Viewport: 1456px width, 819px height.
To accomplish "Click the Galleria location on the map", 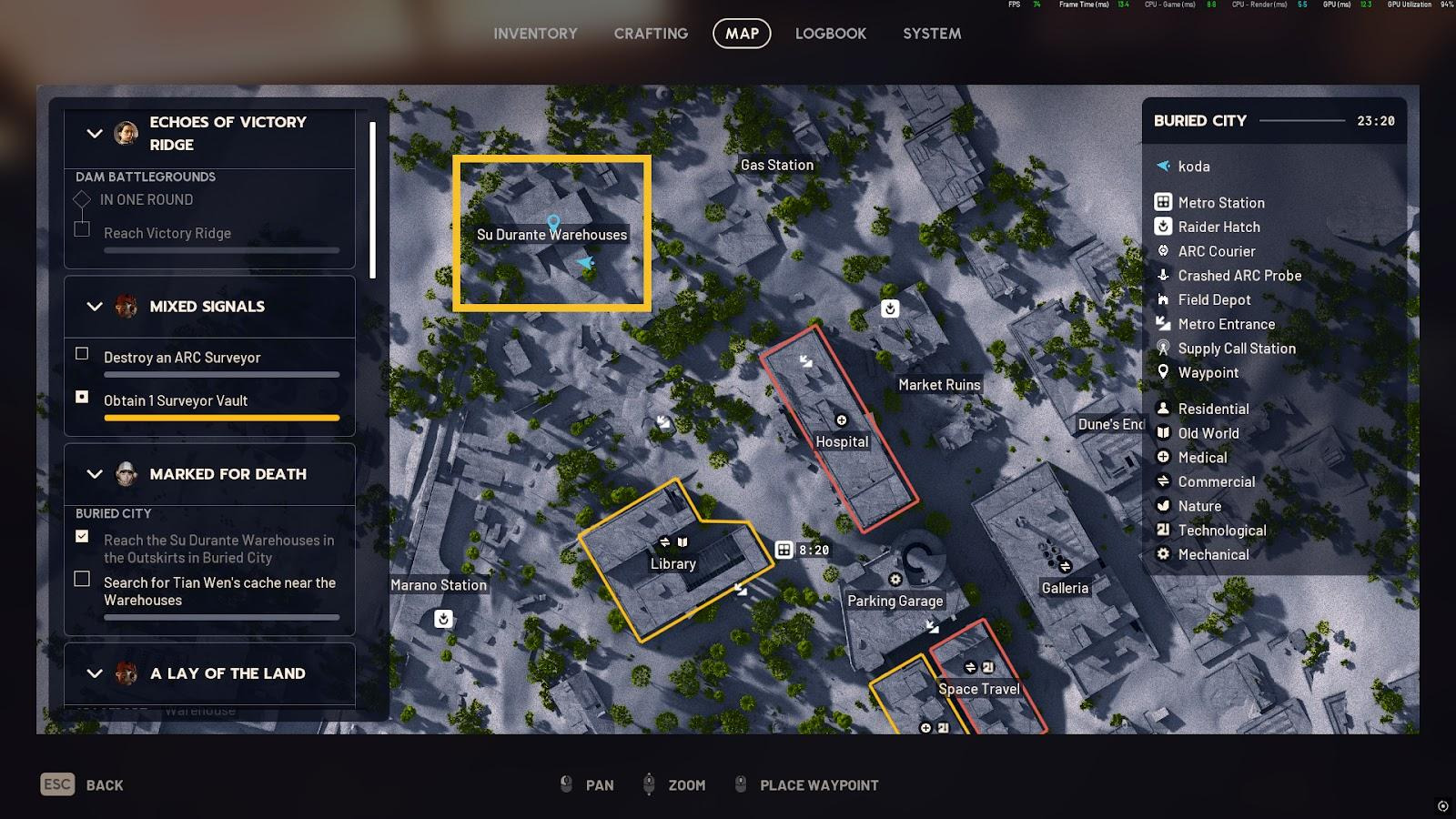I will tap(1065, 588).
